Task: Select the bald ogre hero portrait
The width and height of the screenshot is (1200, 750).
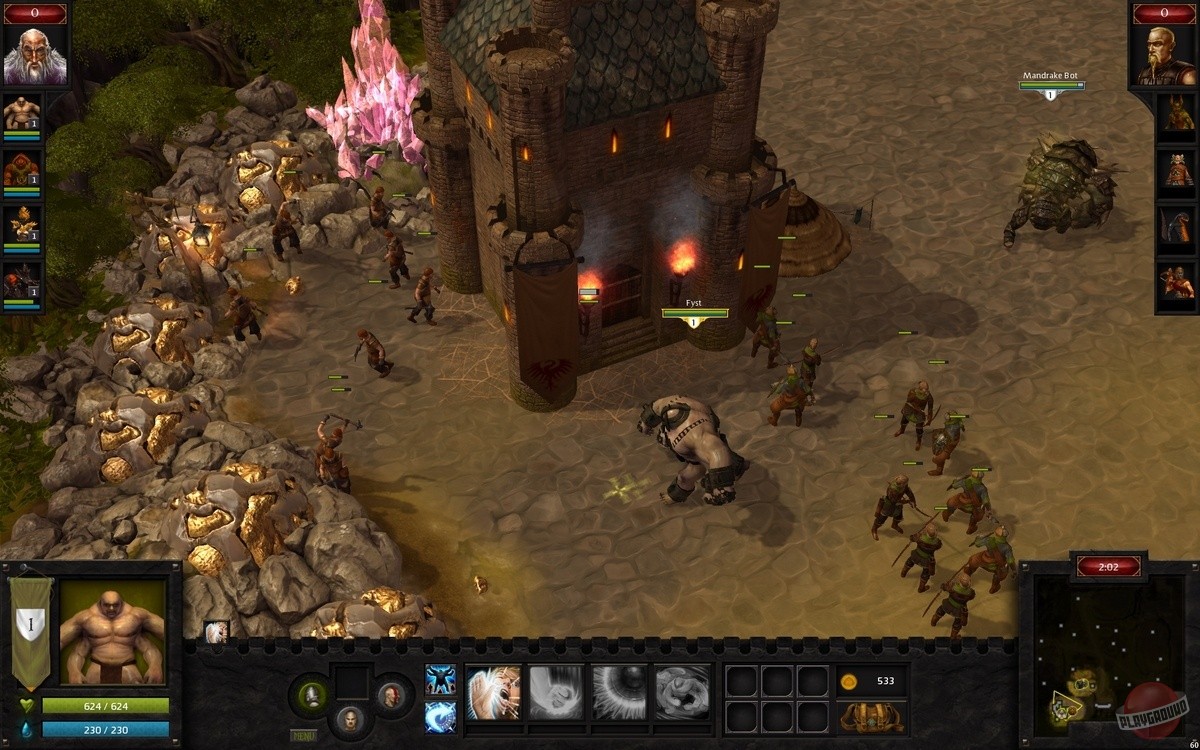Action: click(x=113, y=632)
